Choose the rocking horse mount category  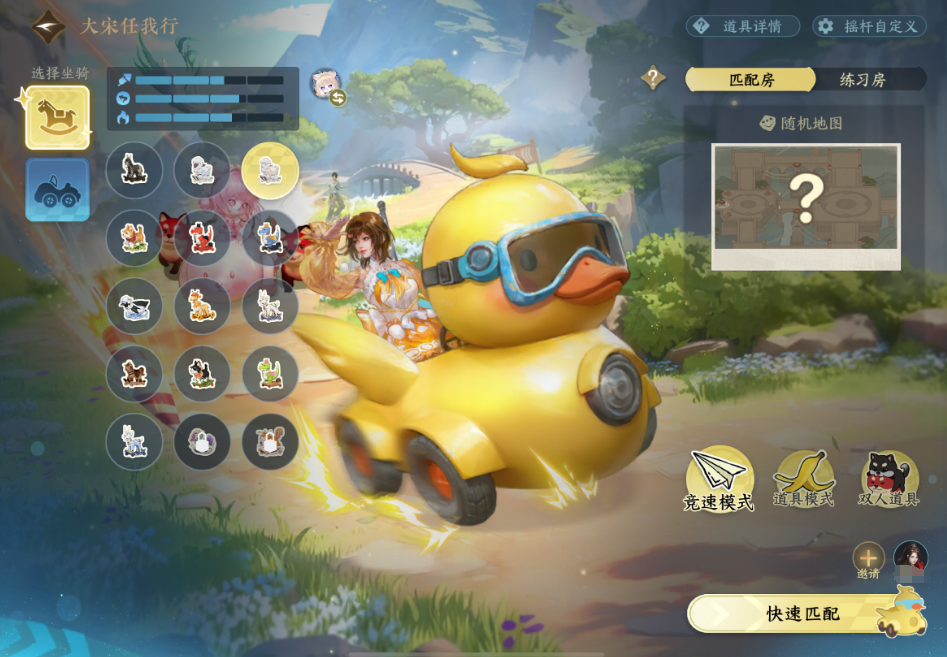[x=58, y=118]
